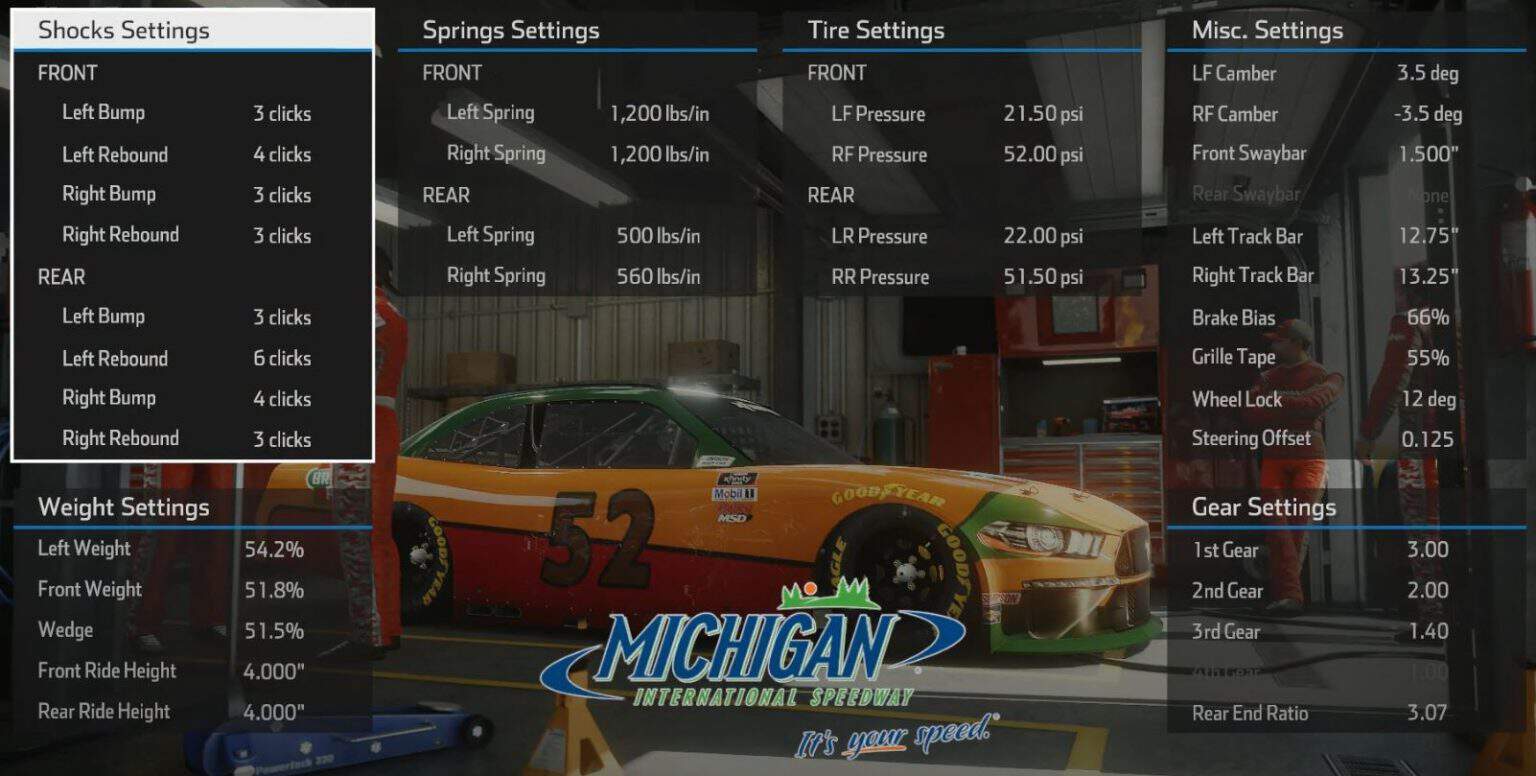Select the Tire Settings section
The height and width of the screenshot is (776, 1536).
pyautogui.click(x=875, y=30)
